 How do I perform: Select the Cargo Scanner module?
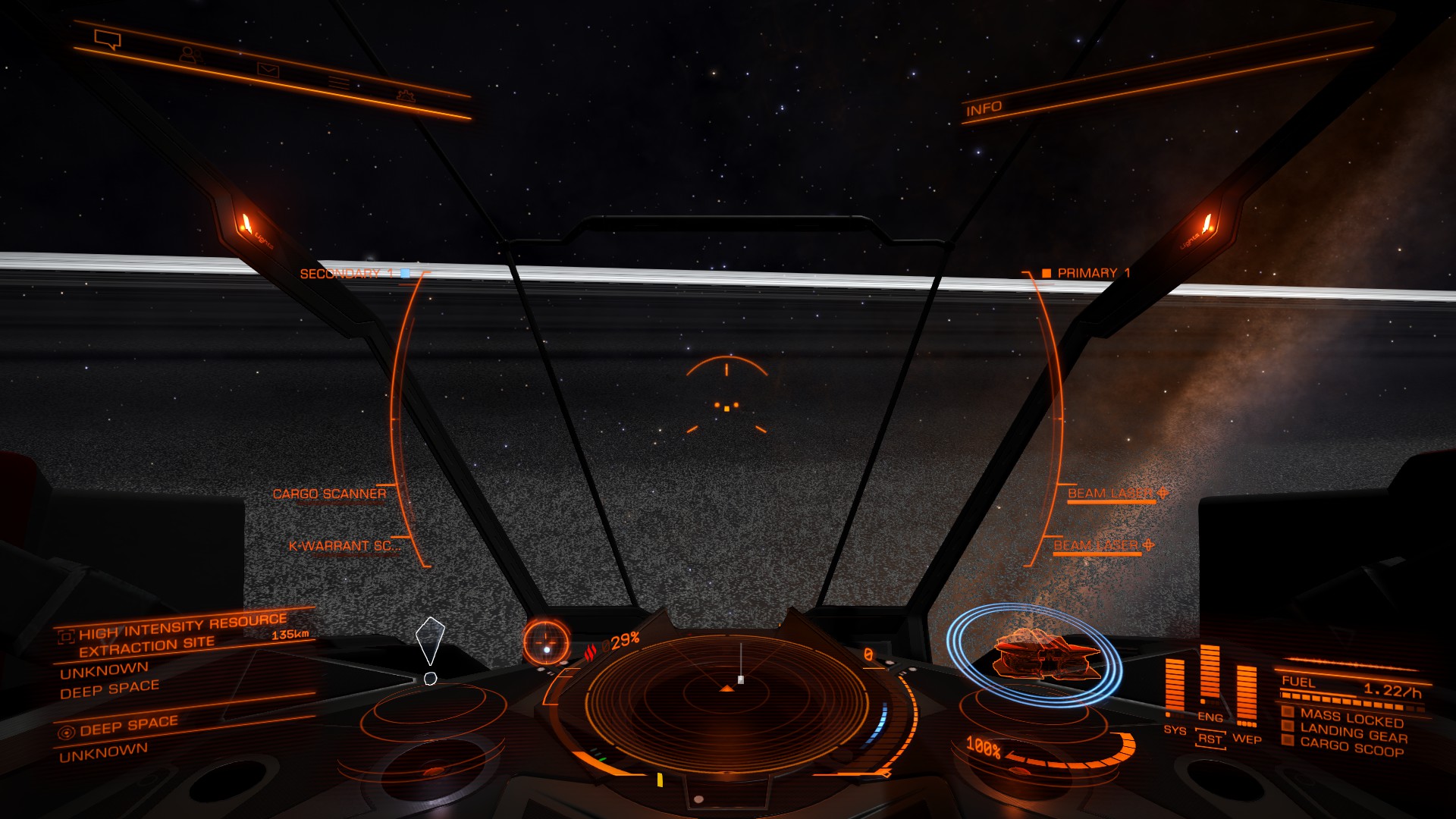tap(329, 494)
